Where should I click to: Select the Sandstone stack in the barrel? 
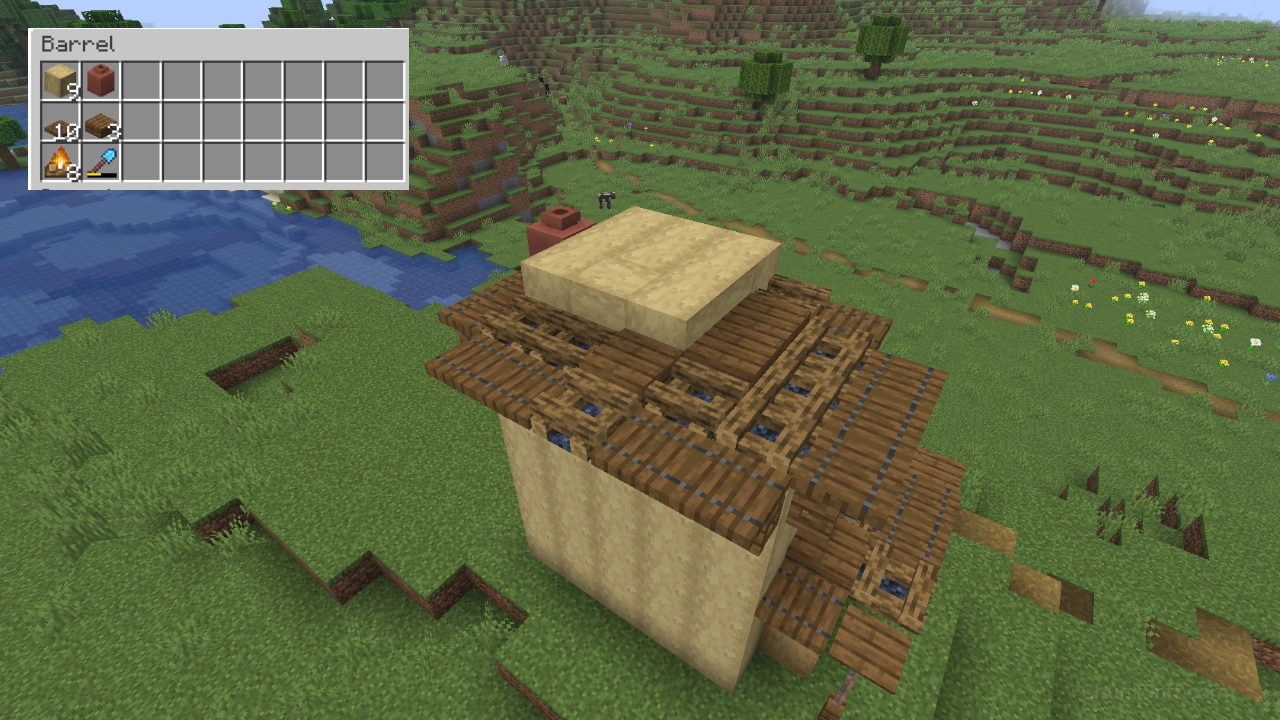coord(58,80)
